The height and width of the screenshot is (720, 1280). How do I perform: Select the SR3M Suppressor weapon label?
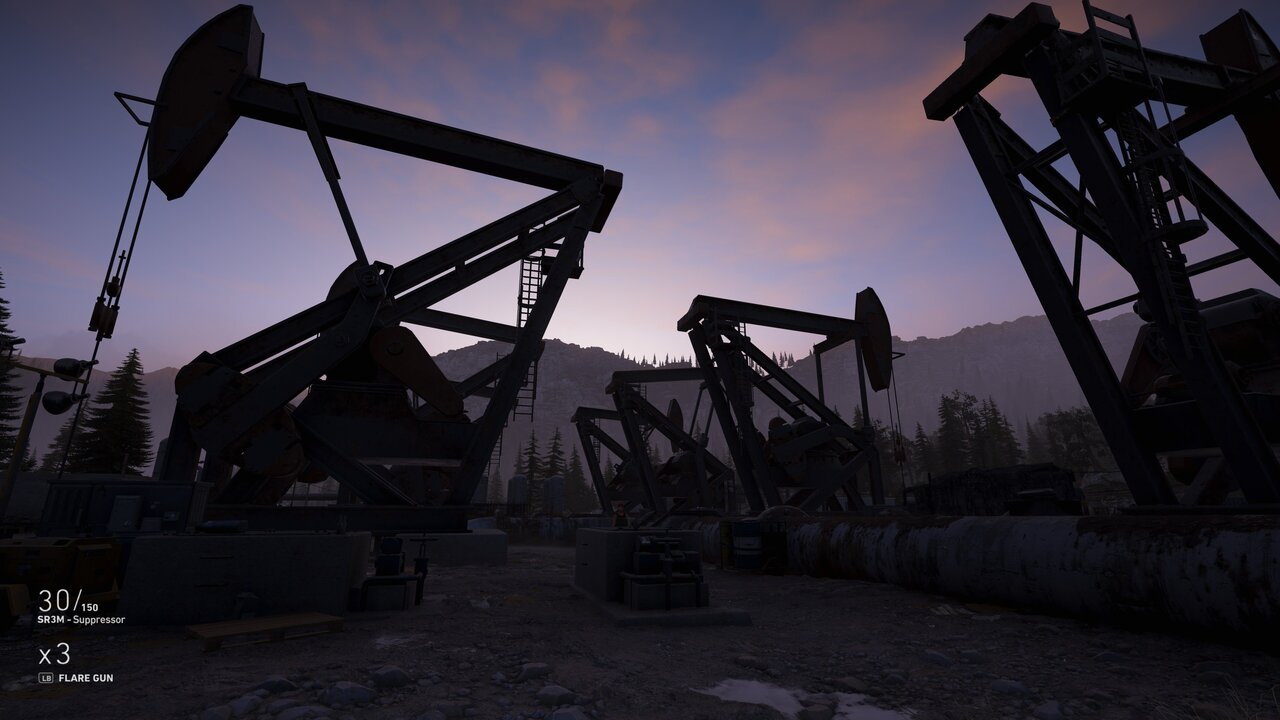click(81, 620)
